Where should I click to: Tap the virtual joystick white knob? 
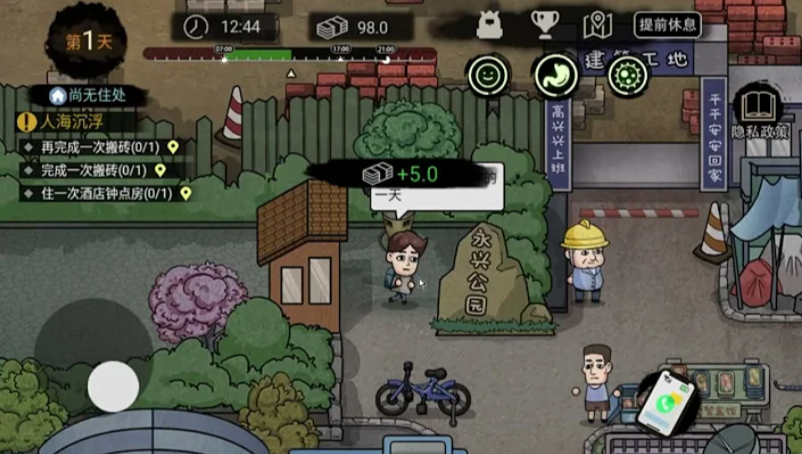(113, 386)
